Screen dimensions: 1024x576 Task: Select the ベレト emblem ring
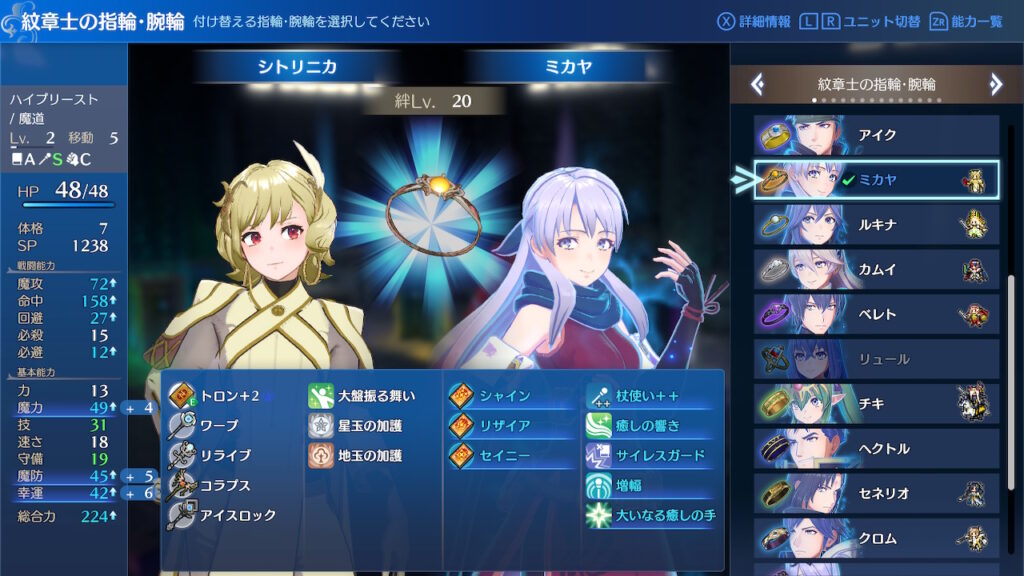[876, 315]
